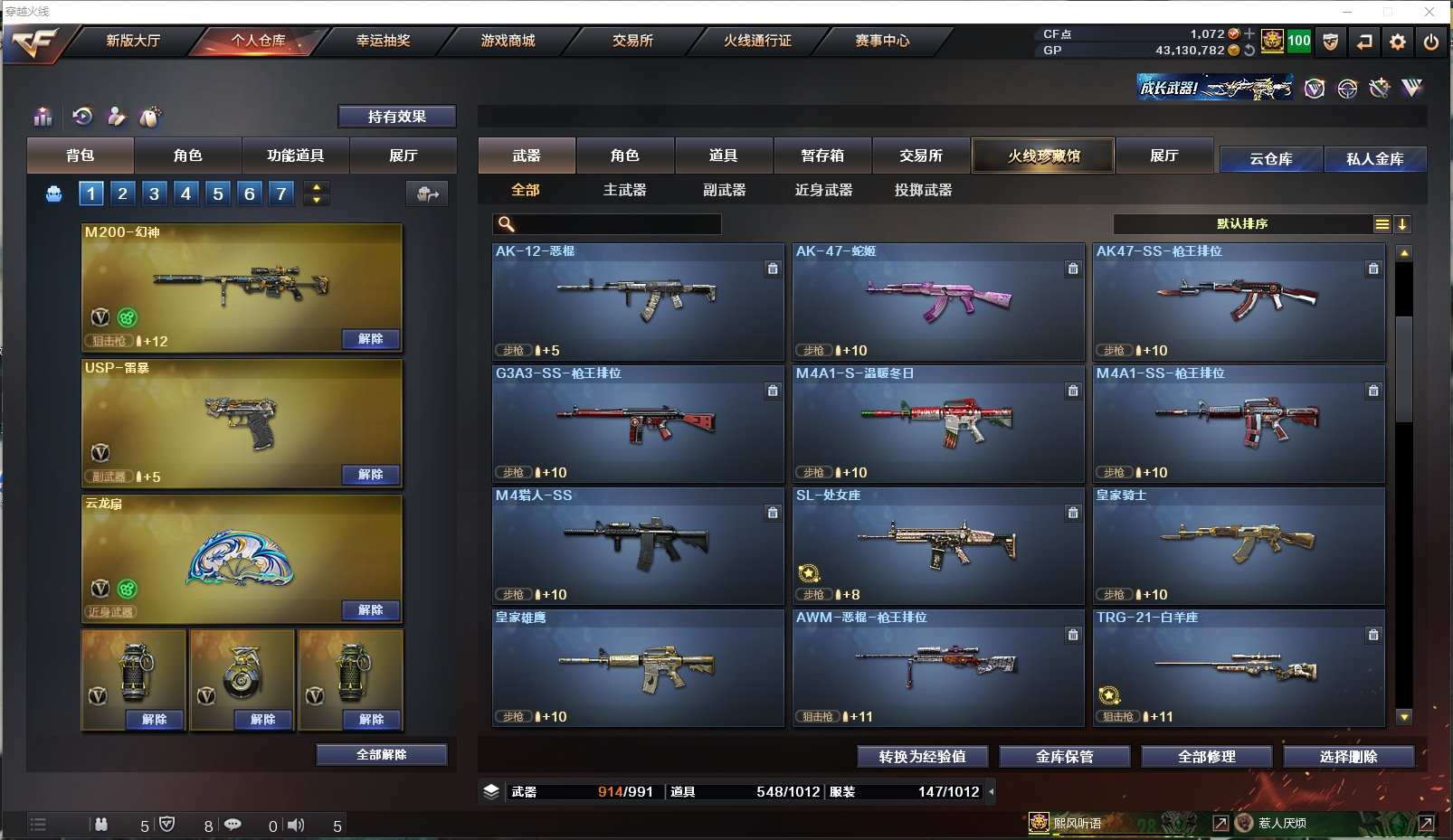
Task: Click 全部修理 to repair all
Action: pos(1206,757)
